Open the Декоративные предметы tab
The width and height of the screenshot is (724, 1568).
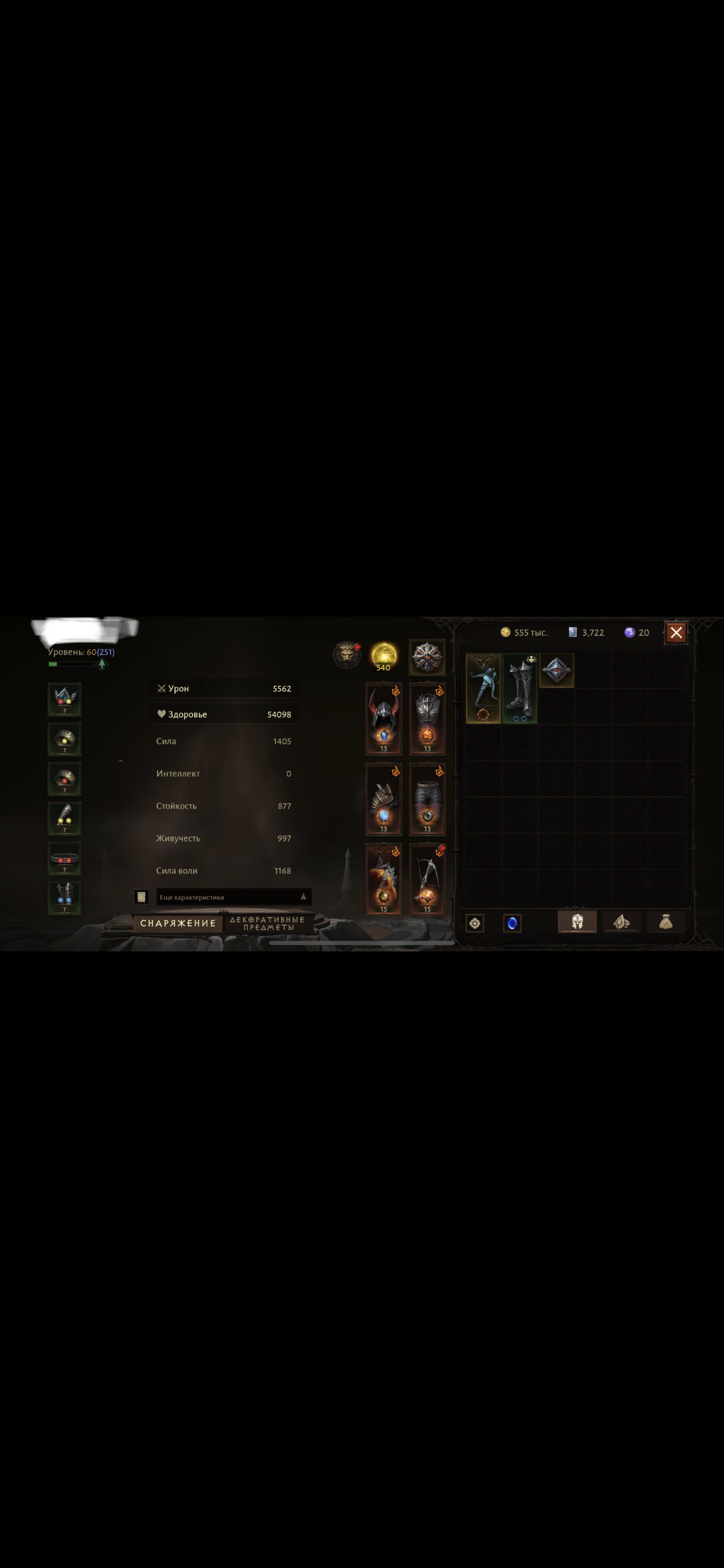click(x=268, y=923)
